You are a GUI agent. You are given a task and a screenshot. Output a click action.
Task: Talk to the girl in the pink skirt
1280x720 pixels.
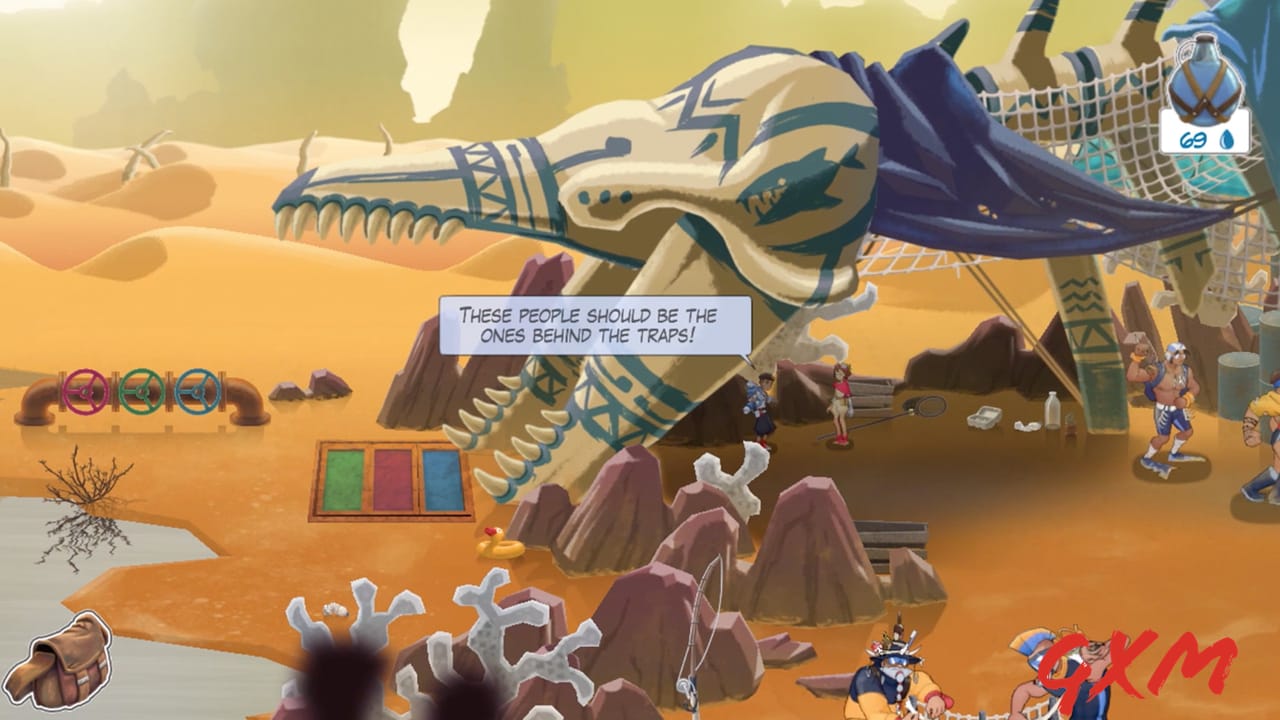point(840,405)
